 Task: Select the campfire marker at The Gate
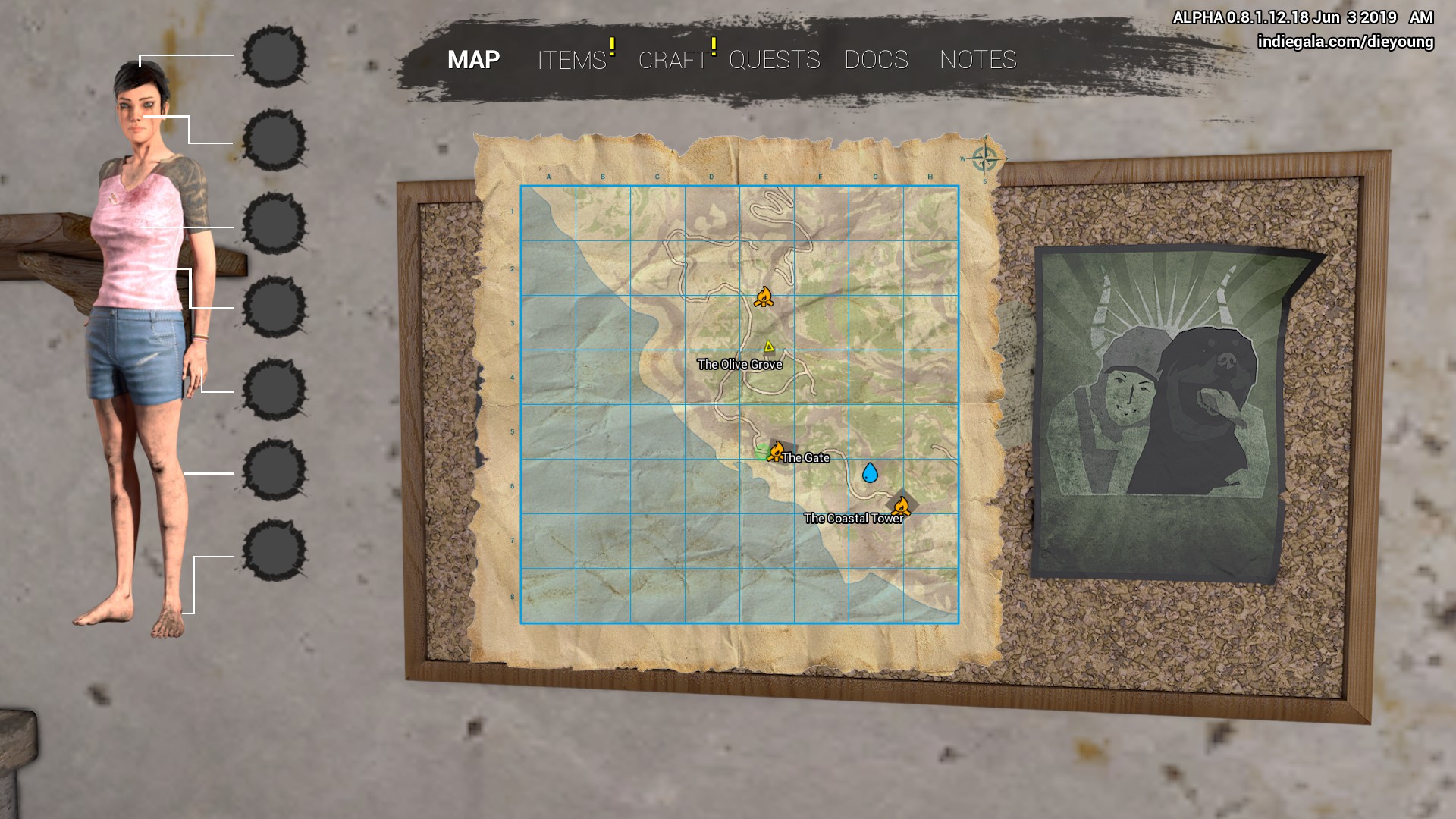tap(776, 452)
